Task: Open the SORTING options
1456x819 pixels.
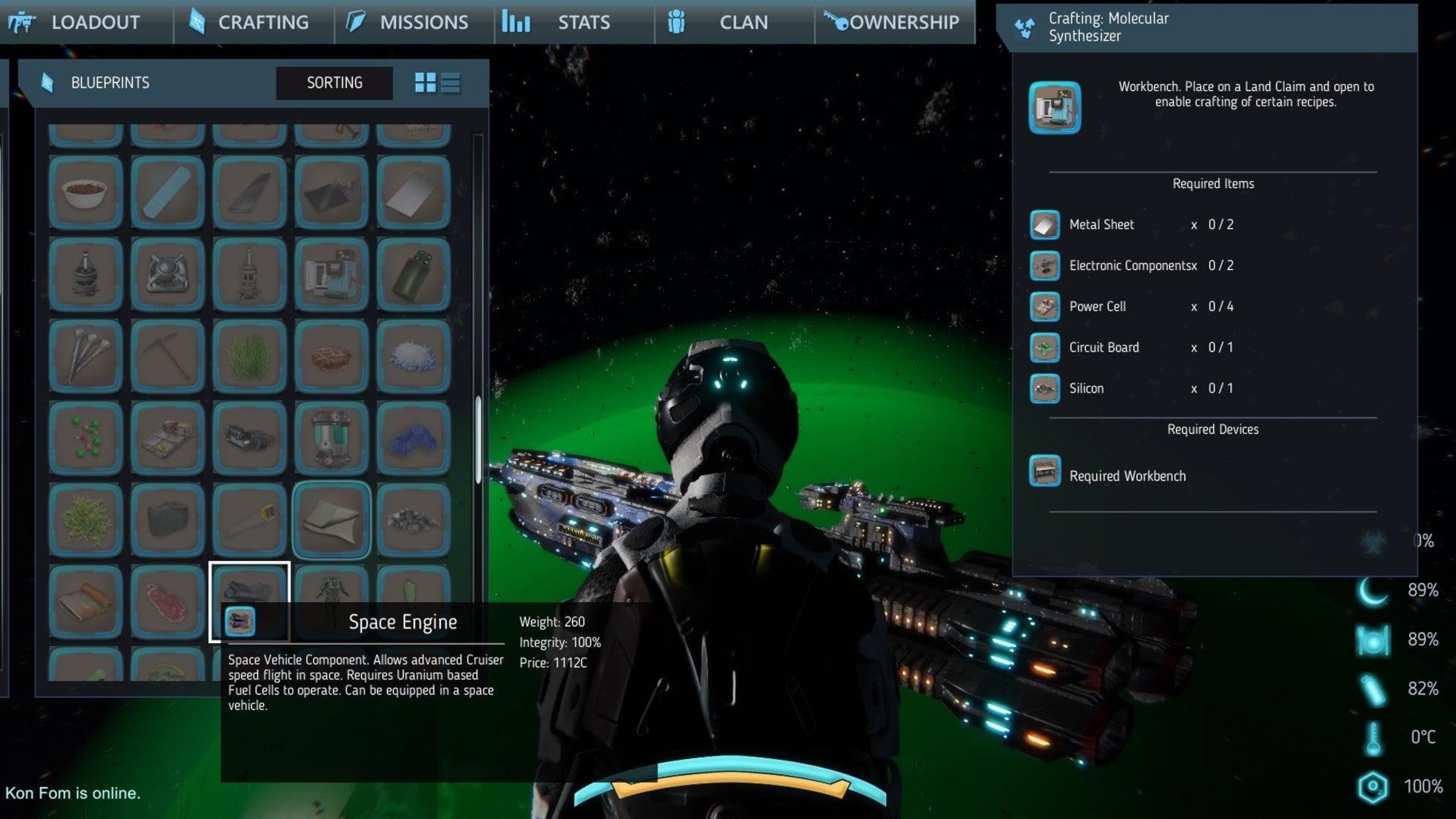Action: click(334, 83)
